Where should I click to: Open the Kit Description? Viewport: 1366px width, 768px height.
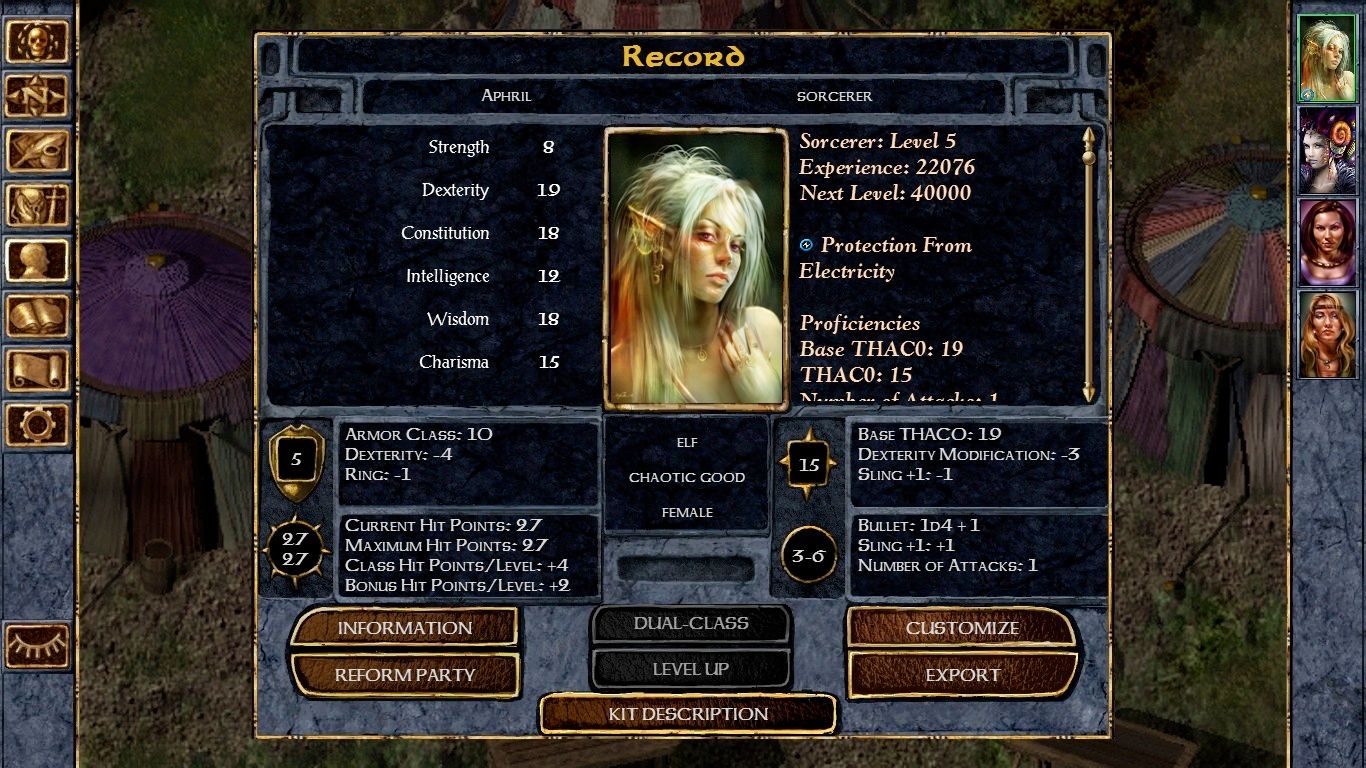688,714
